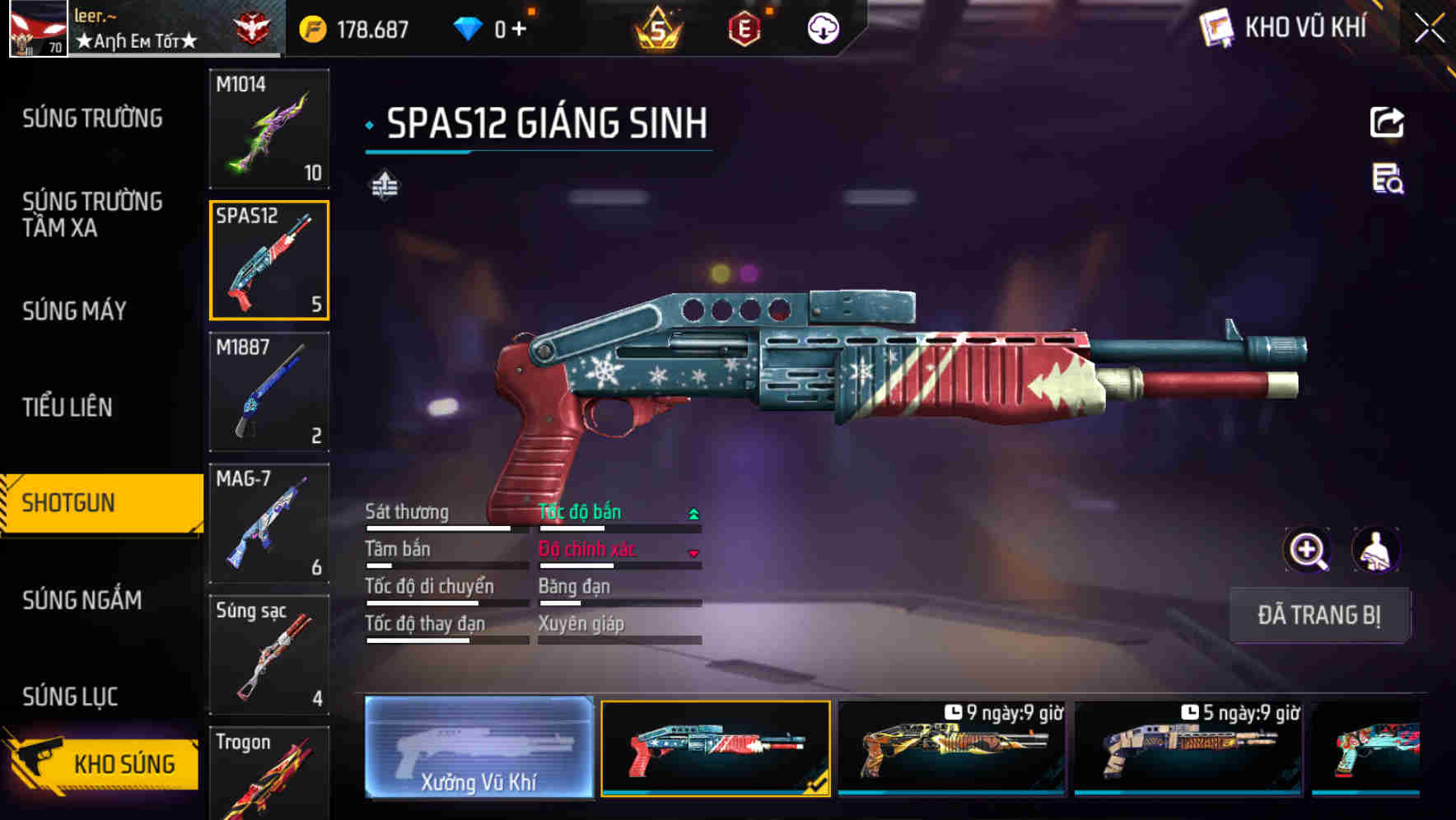1456x820 pixels.
Task: Click the share arrow icon
Action: pyautogui.click(x=1387, y=123)
